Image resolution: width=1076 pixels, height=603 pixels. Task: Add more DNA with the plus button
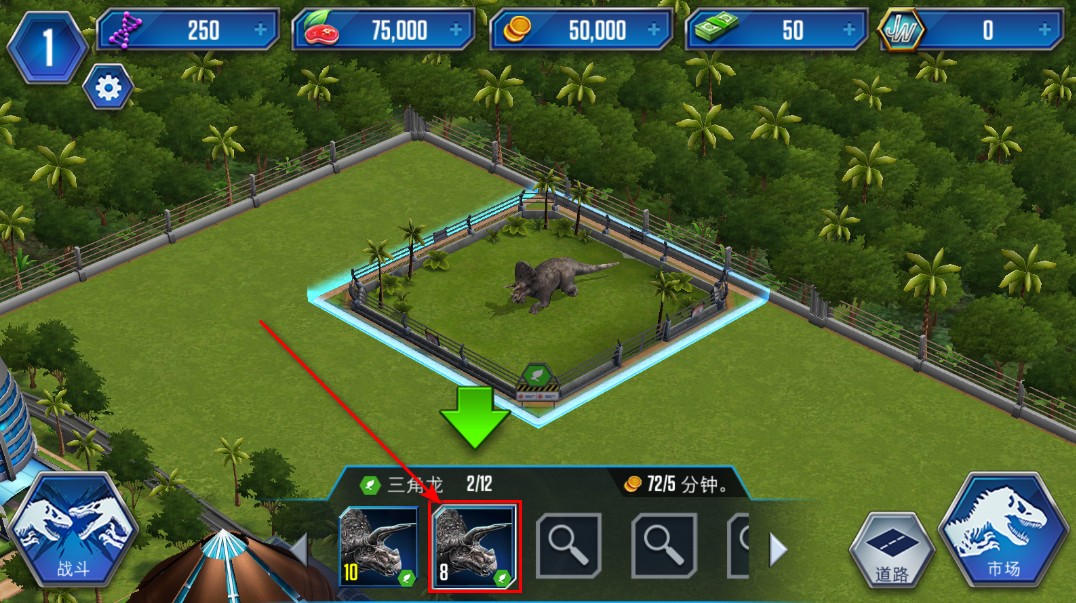click(261, 30)
